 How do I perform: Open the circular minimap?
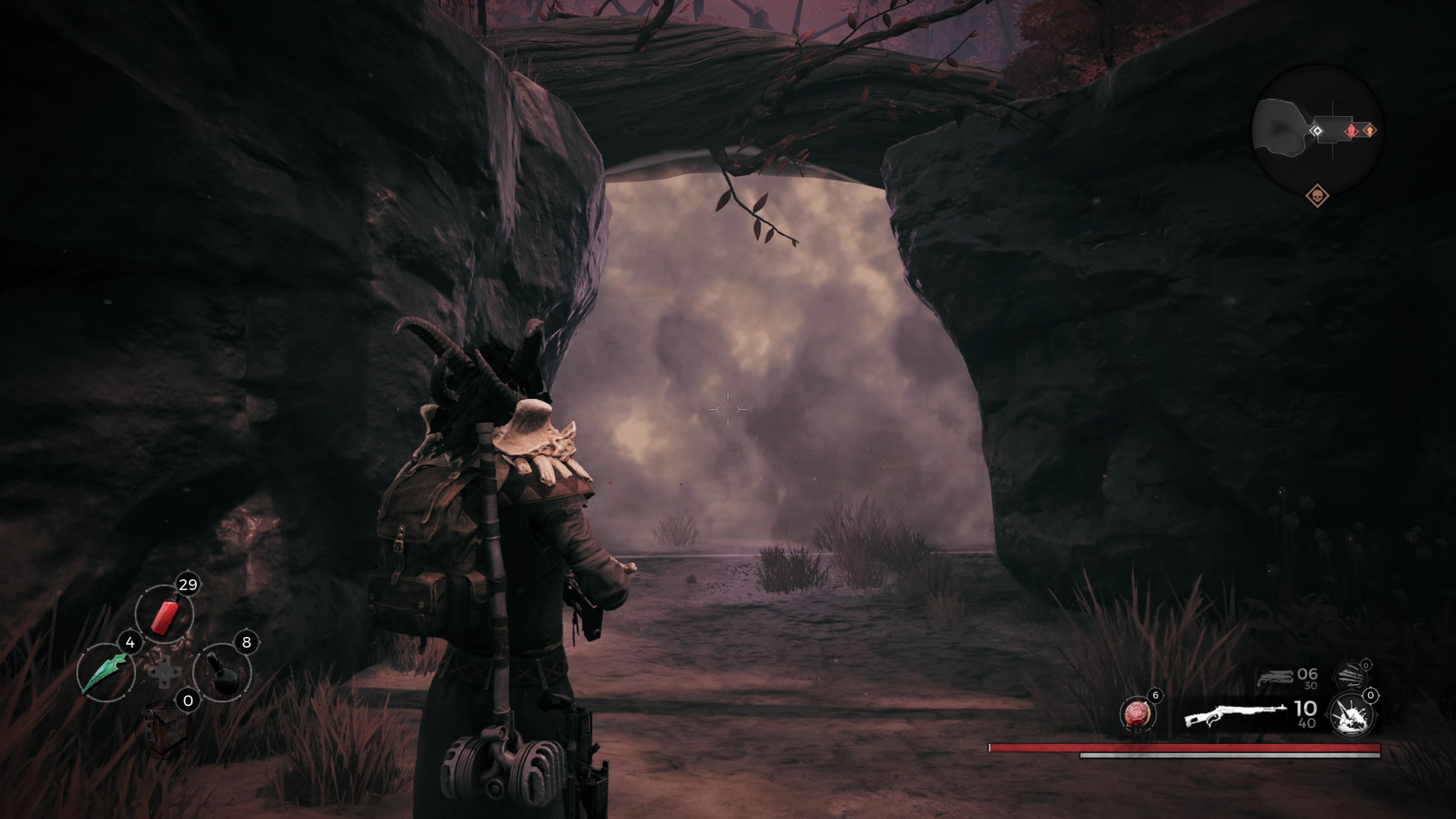coord(1317,130)
